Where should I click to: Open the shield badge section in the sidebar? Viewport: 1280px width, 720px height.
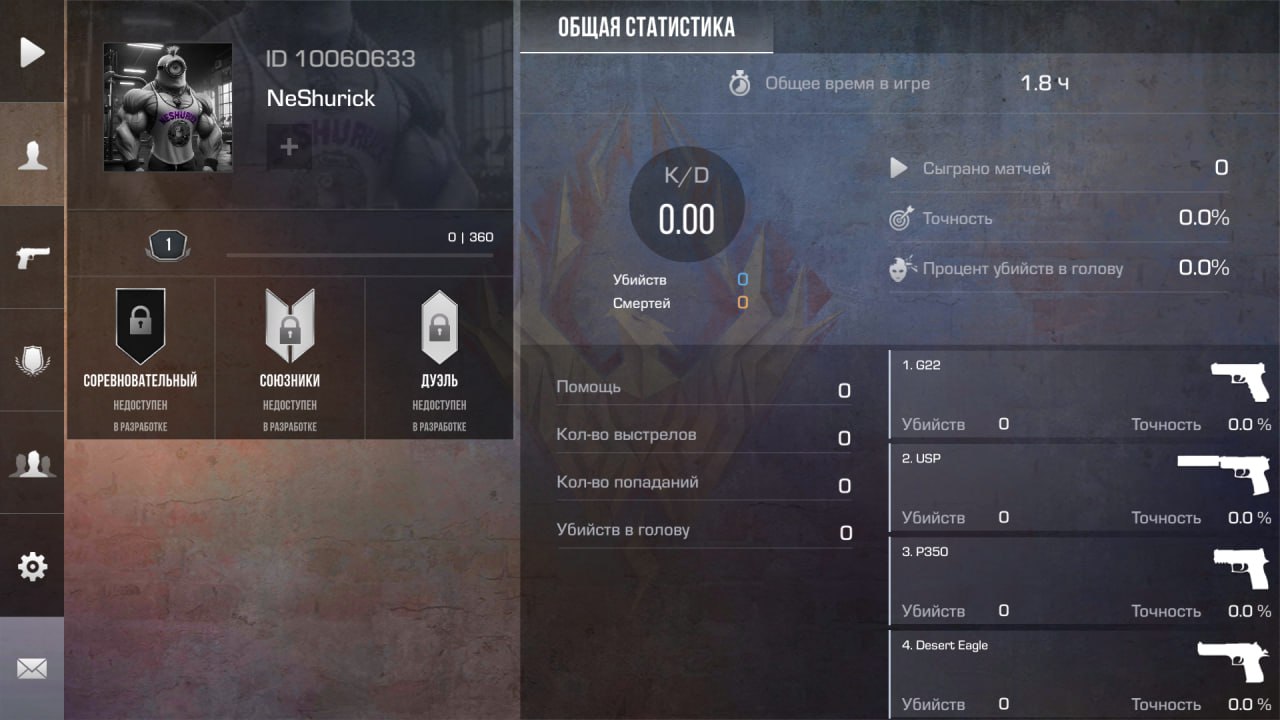coord(32,360)
